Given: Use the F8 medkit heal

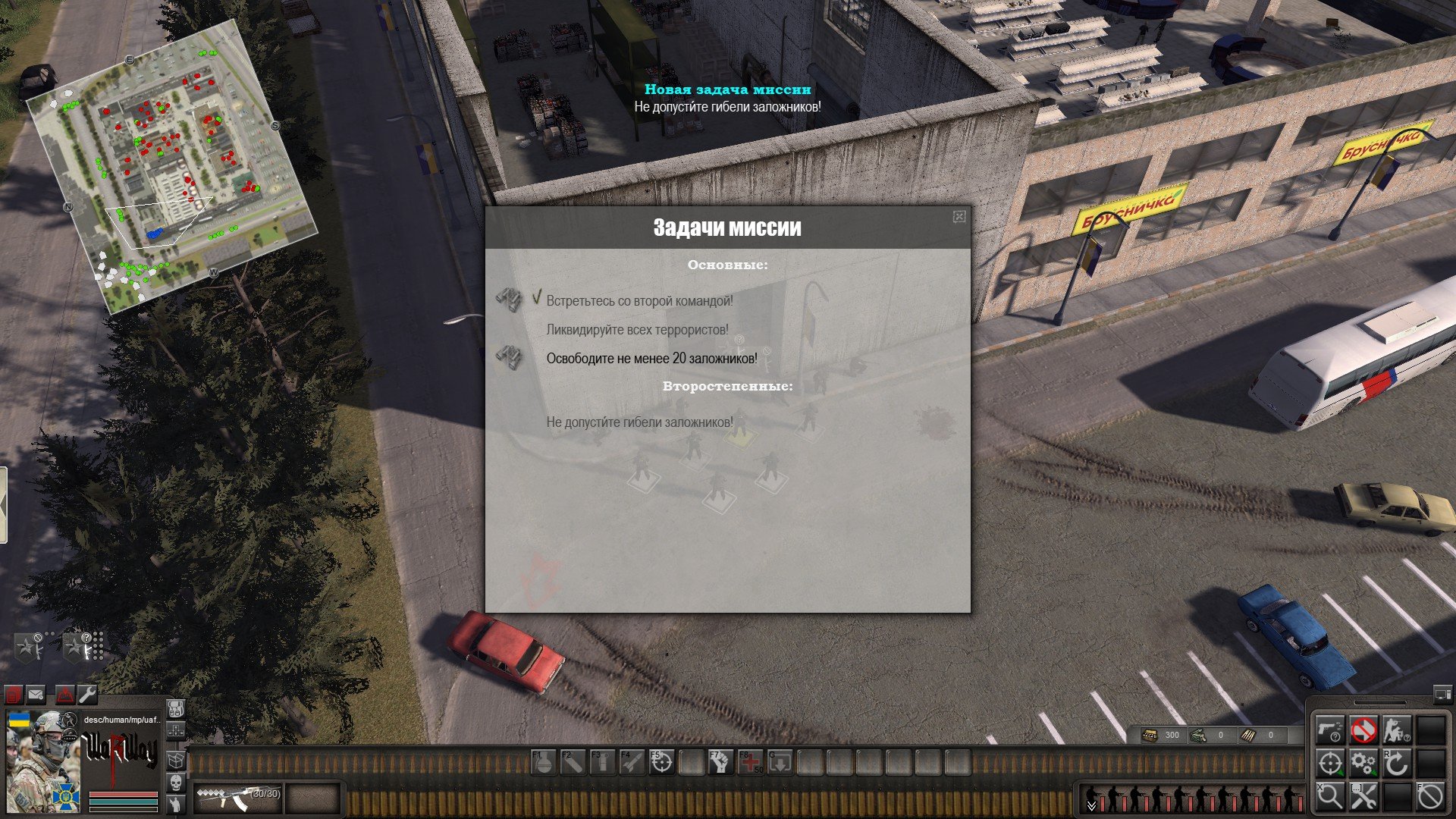Looking at the screenshot, I should click(751, 762).
